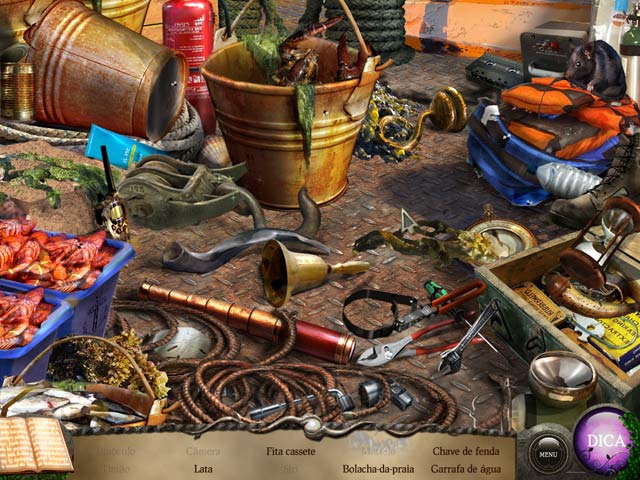The width and height of the screenshot is (640, 480).
Task: Select "Fita cassete" in the item list
Action: pyautogui.click(x=291, y=451)
